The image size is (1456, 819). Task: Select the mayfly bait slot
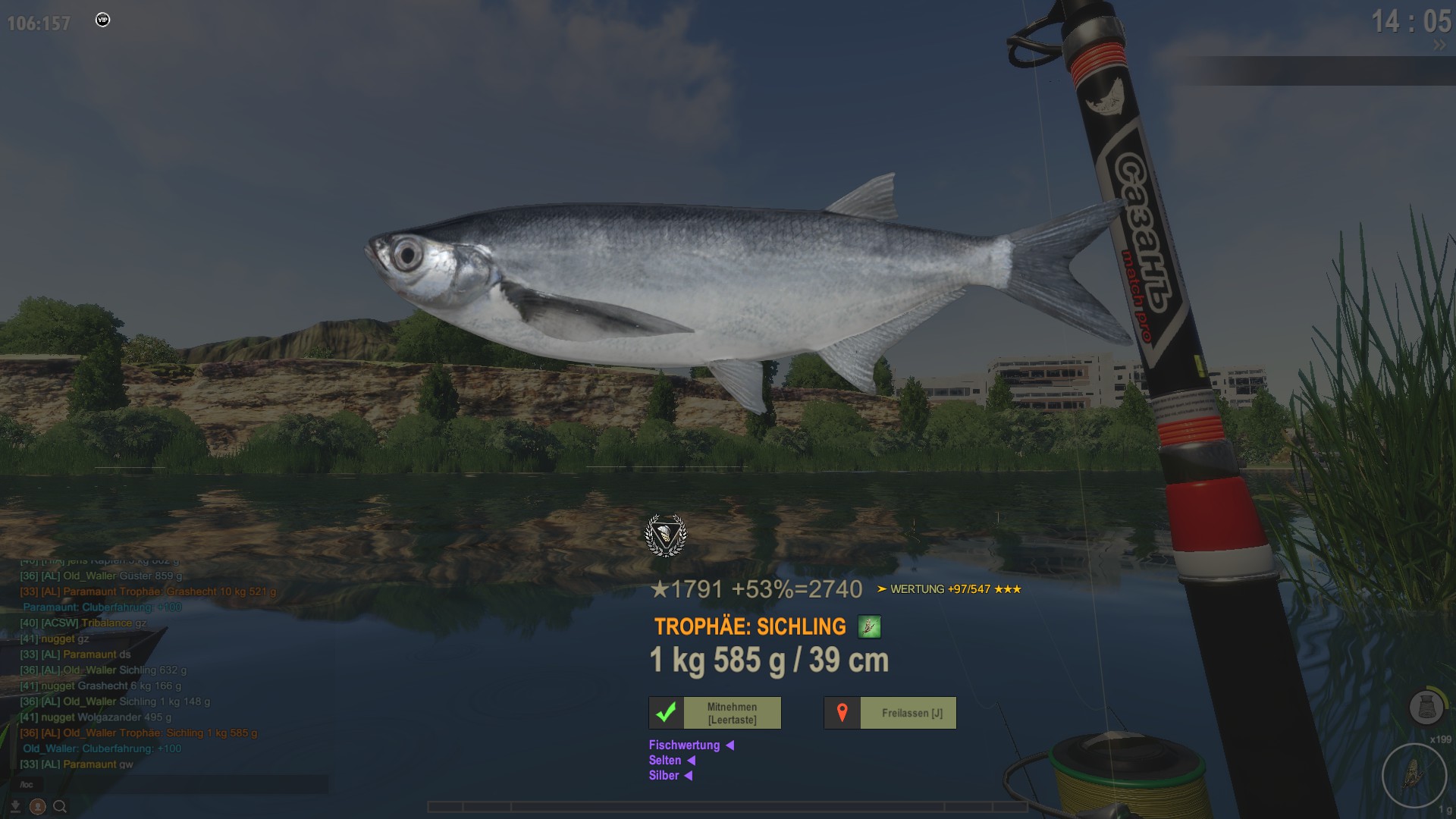[1414, 775]
